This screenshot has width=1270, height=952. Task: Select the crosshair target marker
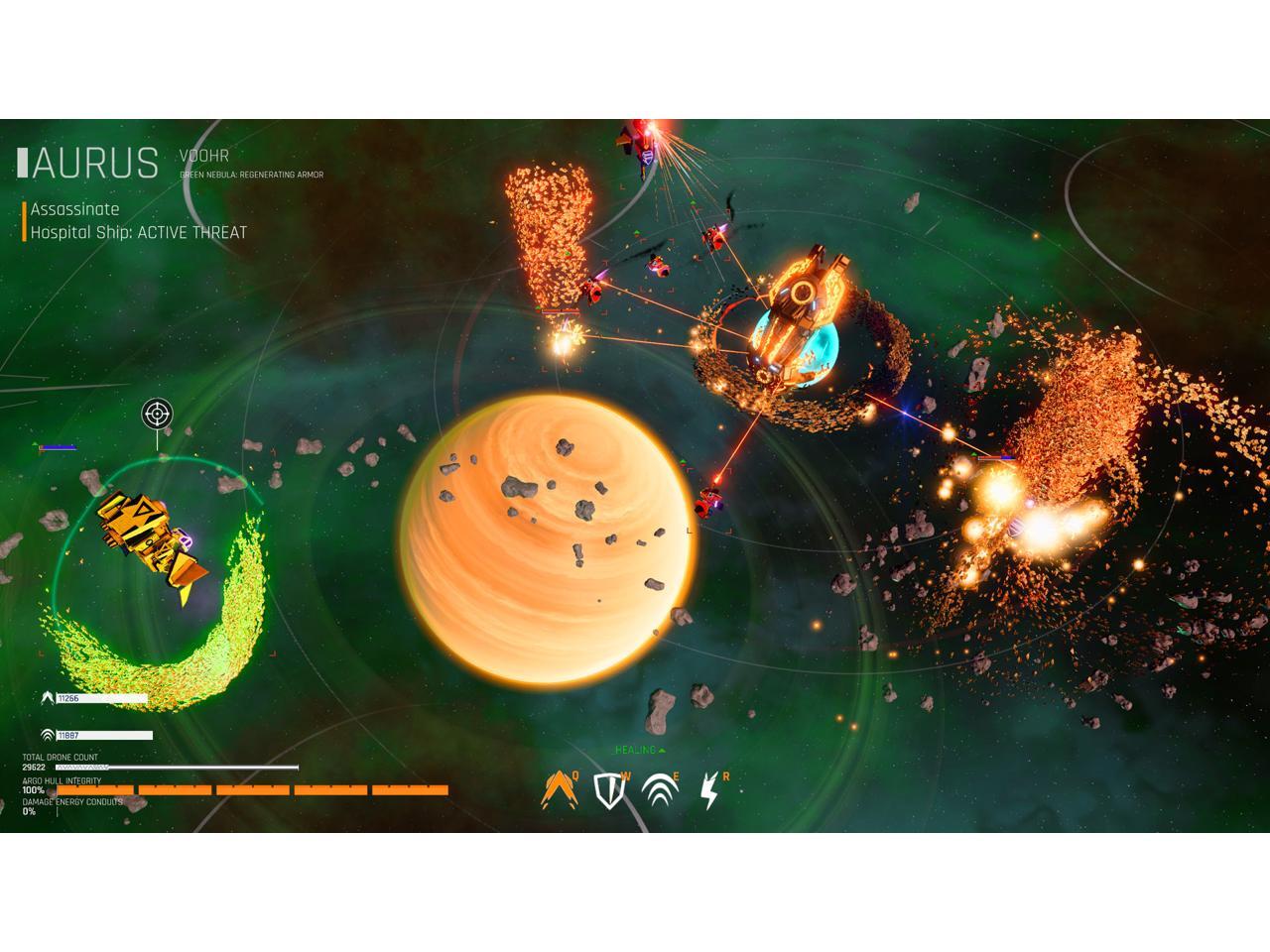156,413
